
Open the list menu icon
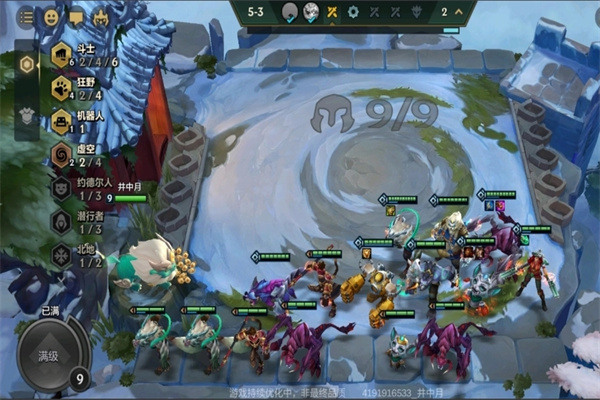[26, 17]
